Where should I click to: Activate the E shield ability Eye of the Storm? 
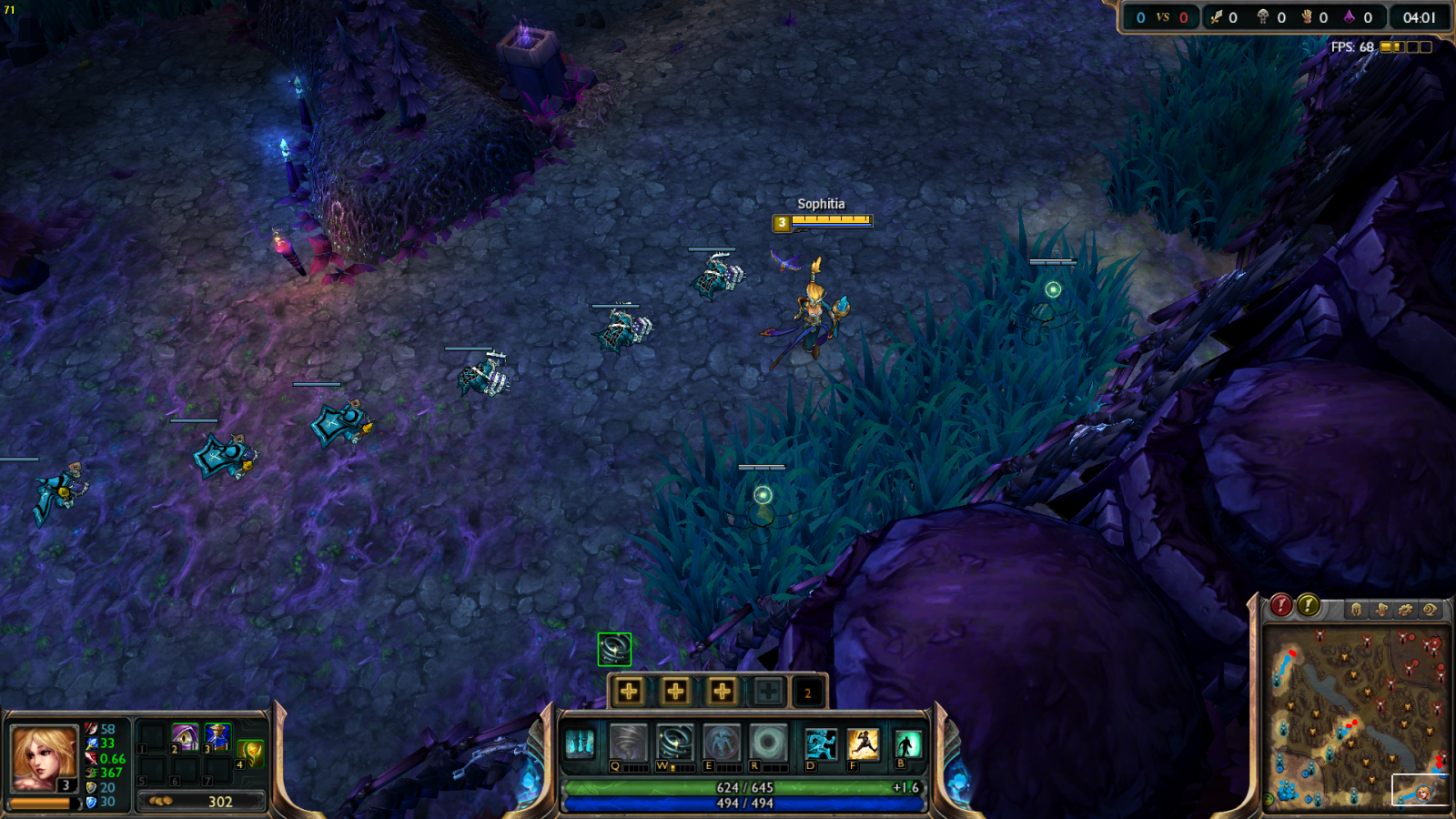tap(722, 743)
